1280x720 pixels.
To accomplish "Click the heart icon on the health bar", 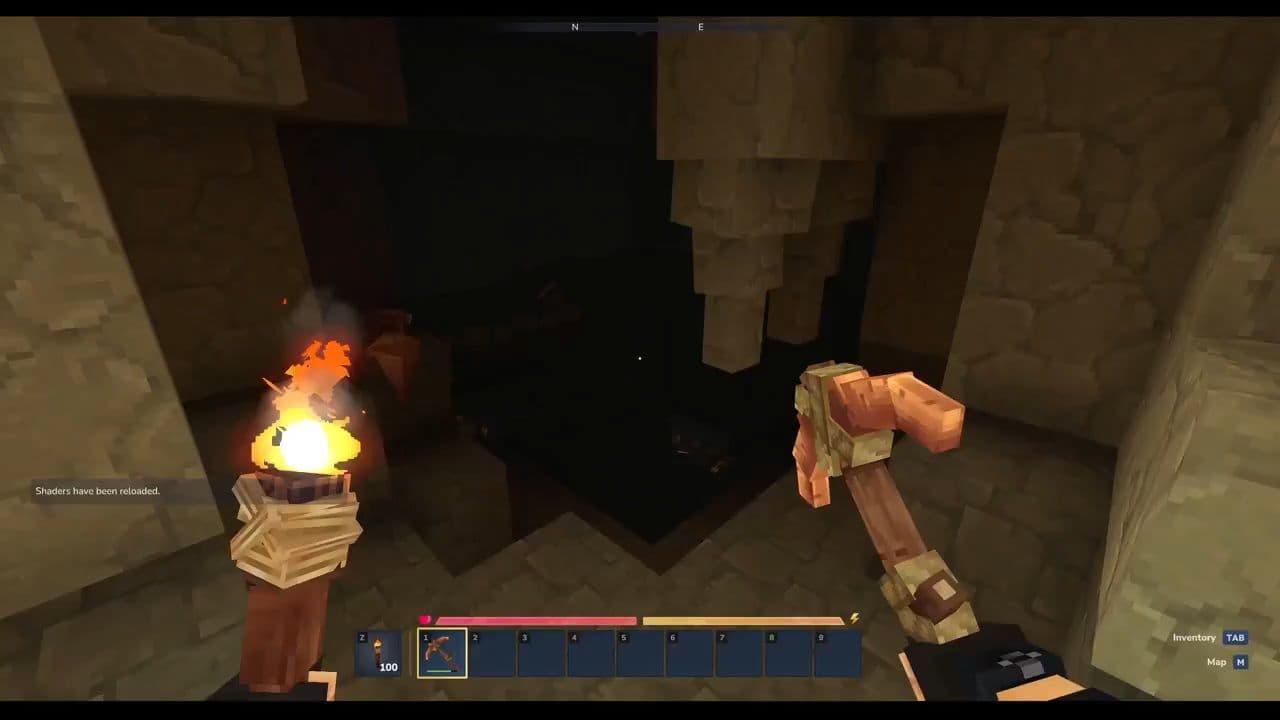I will (426, 617).
